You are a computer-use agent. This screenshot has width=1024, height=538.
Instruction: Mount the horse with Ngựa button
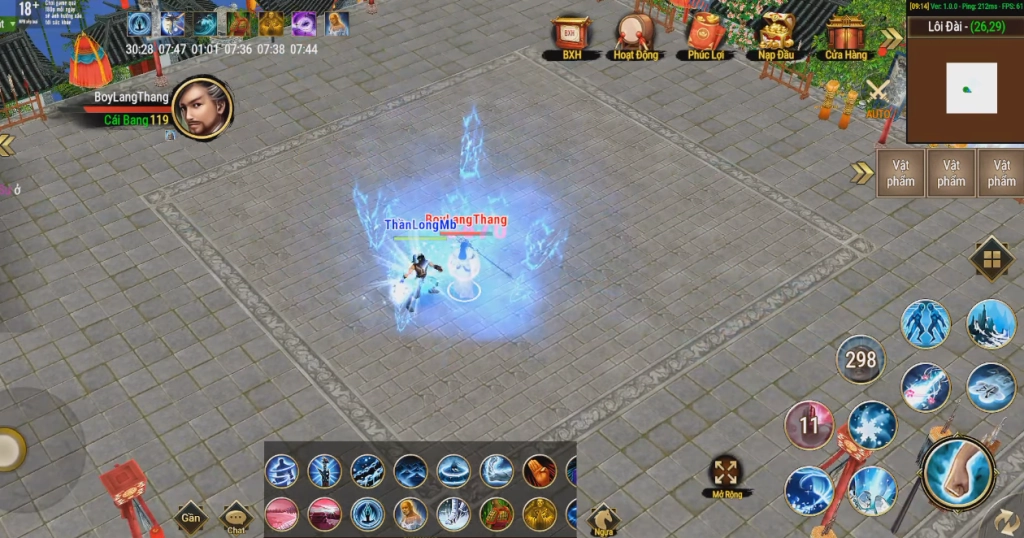click(601, 518)
